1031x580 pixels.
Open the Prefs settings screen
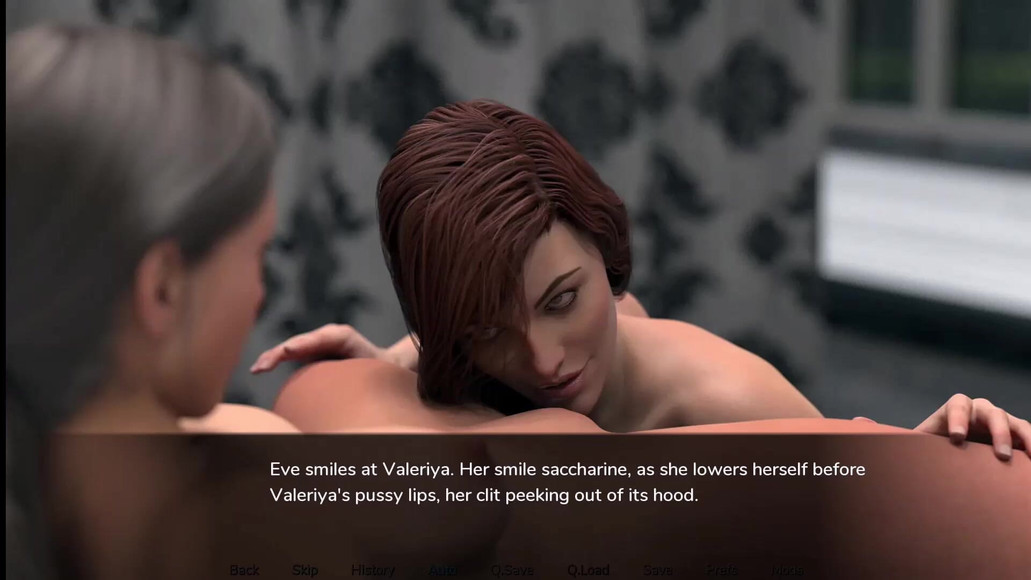pyautogui.click(x=722, y=570)
